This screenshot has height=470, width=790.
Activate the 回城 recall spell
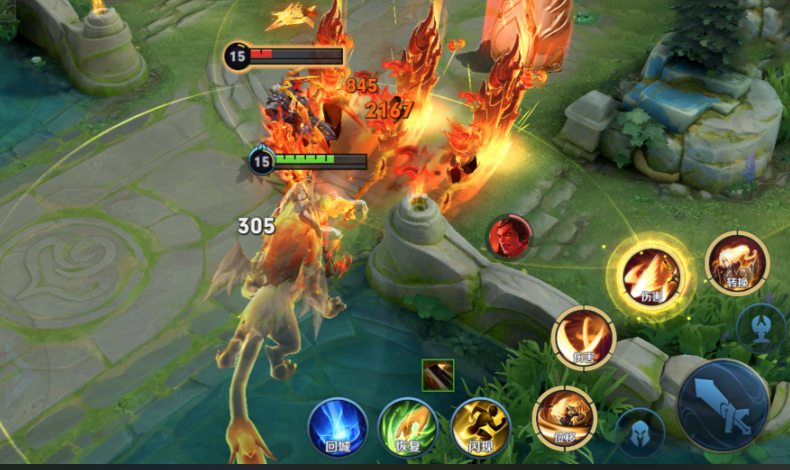point(337,427)
